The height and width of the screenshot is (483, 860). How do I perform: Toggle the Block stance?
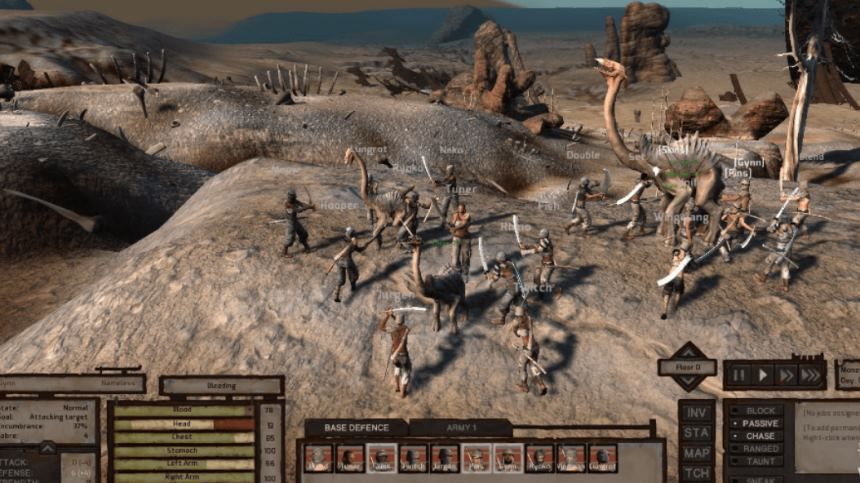pos(758,410)
